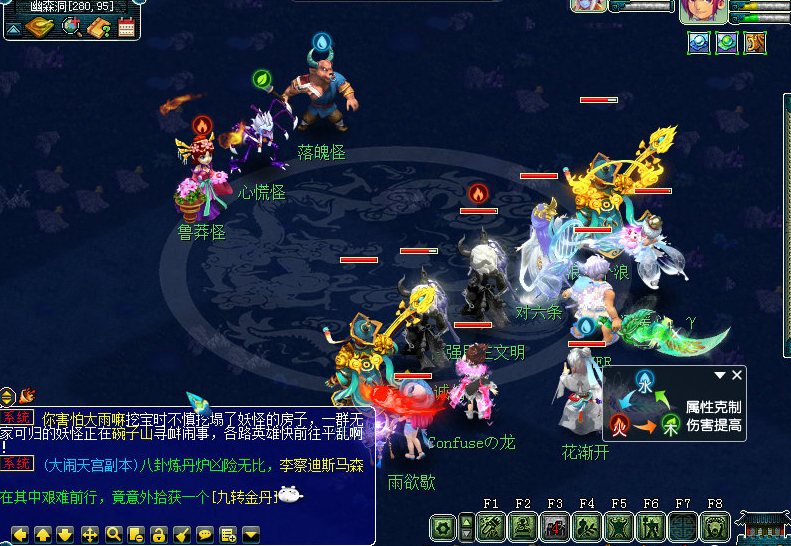Collapse the top-left map panel arrow

click(x=13, y=29)
